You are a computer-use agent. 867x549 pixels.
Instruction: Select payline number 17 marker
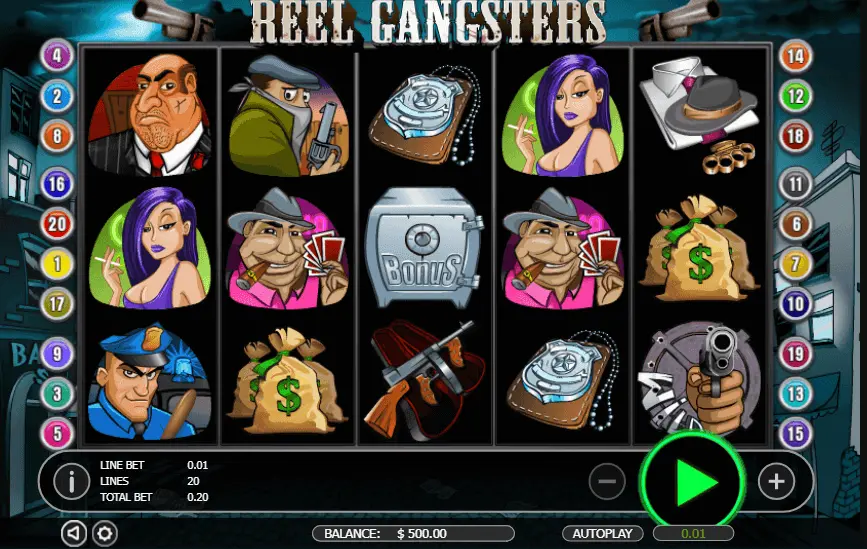point(56,302)
